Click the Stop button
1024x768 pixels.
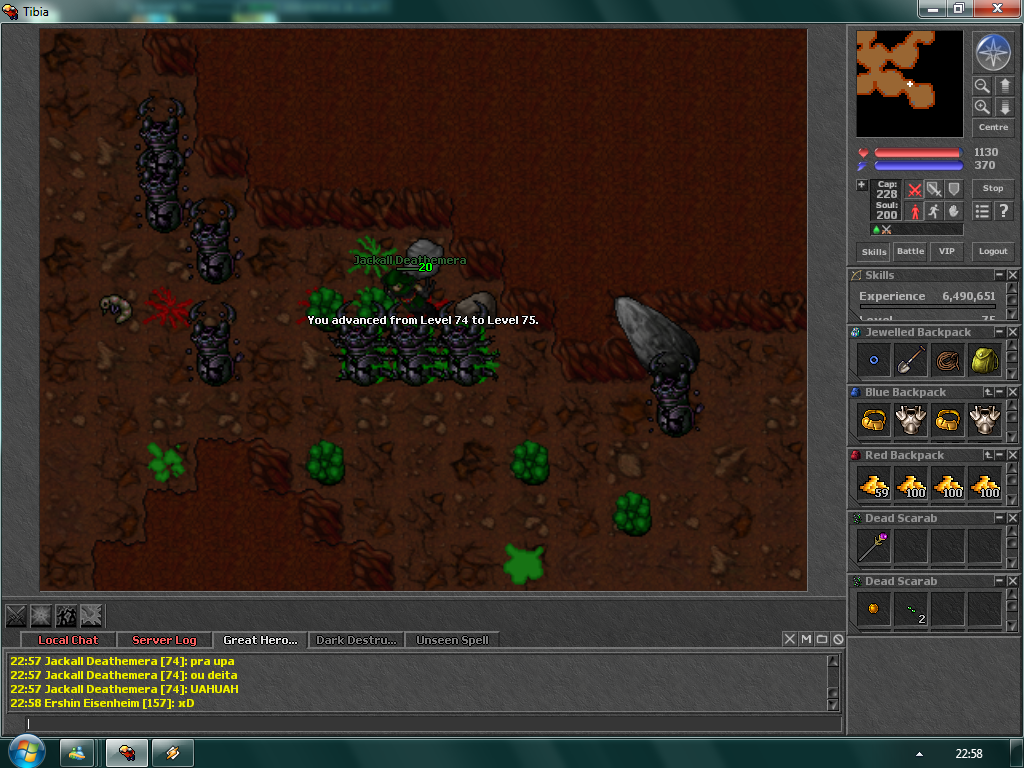(993, 188)
